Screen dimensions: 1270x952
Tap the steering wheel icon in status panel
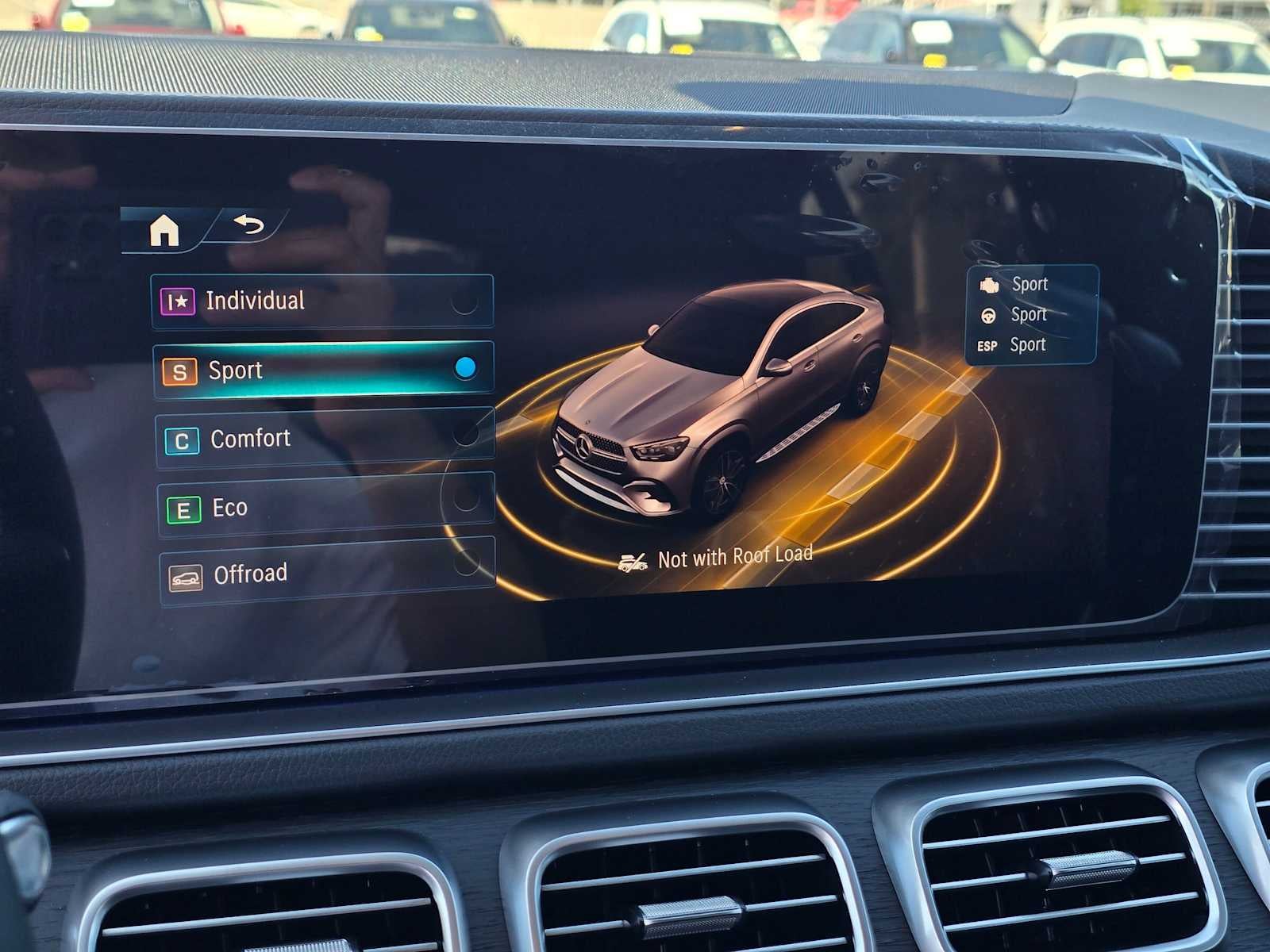click(989, 314)
